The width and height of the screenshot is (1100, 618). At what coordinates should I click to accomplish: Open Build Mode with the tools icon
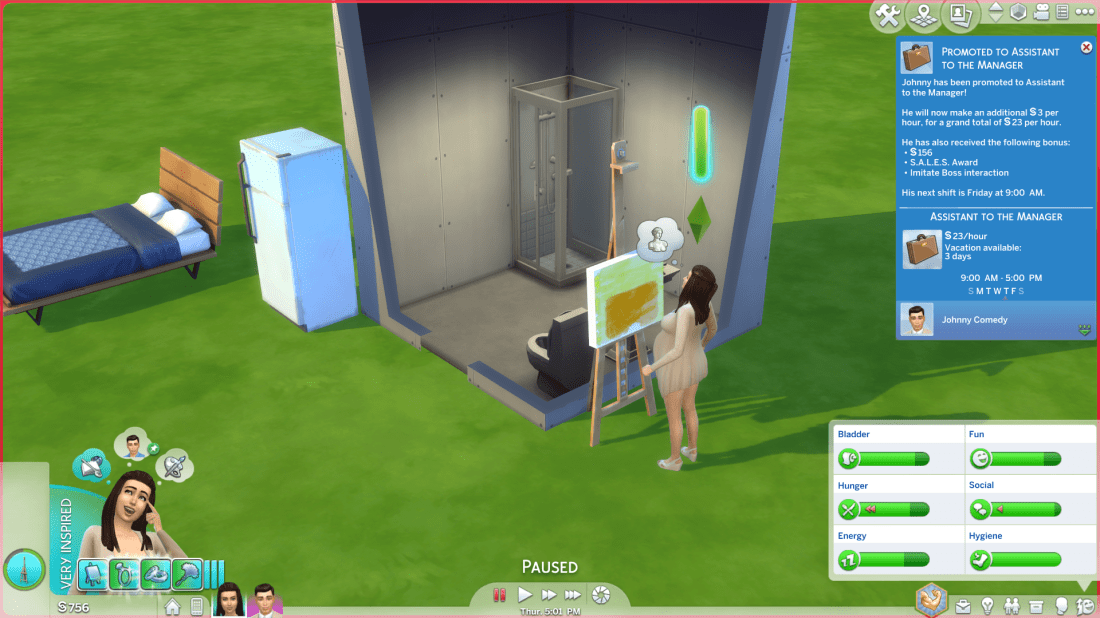click(x=887, y=14)
